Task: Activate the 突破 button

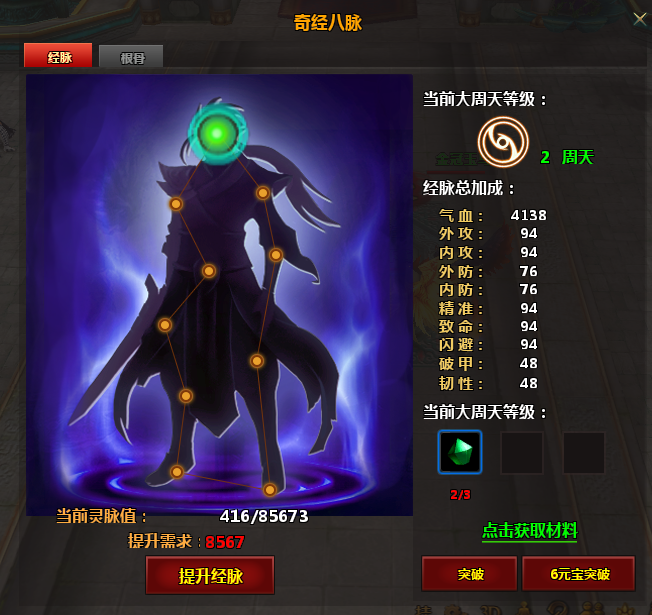Action: (469, 574)
